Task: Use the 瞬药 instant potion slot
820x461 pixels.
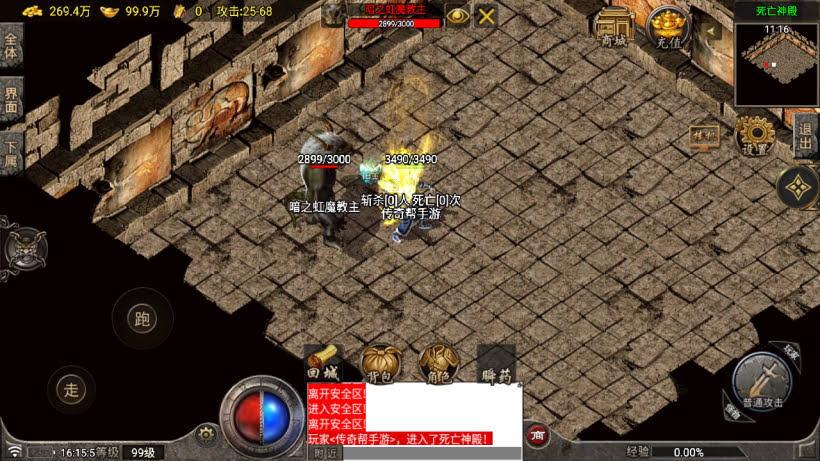Action: coord(496,362)
